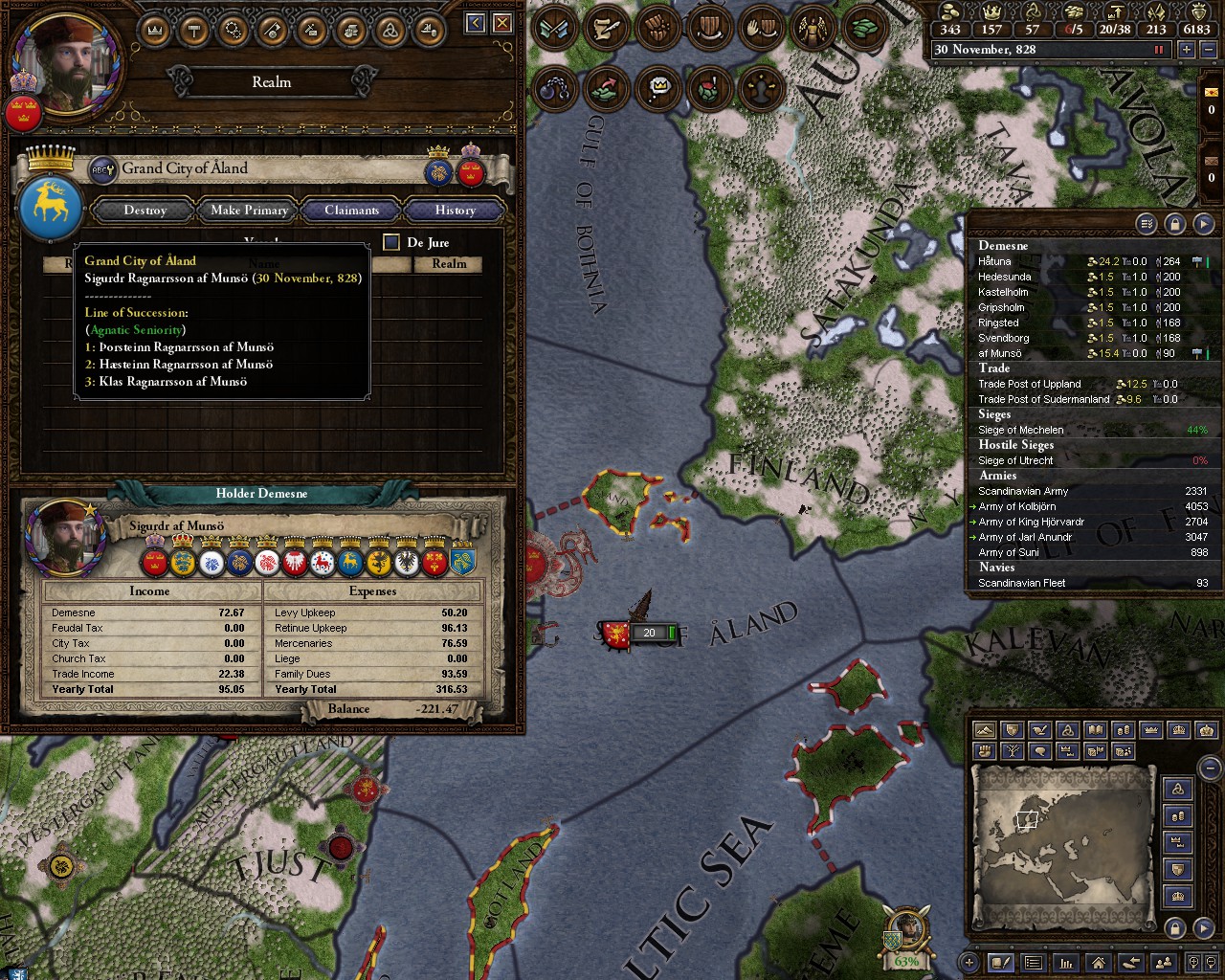Switch to terrain map mode

click(984, 730)
